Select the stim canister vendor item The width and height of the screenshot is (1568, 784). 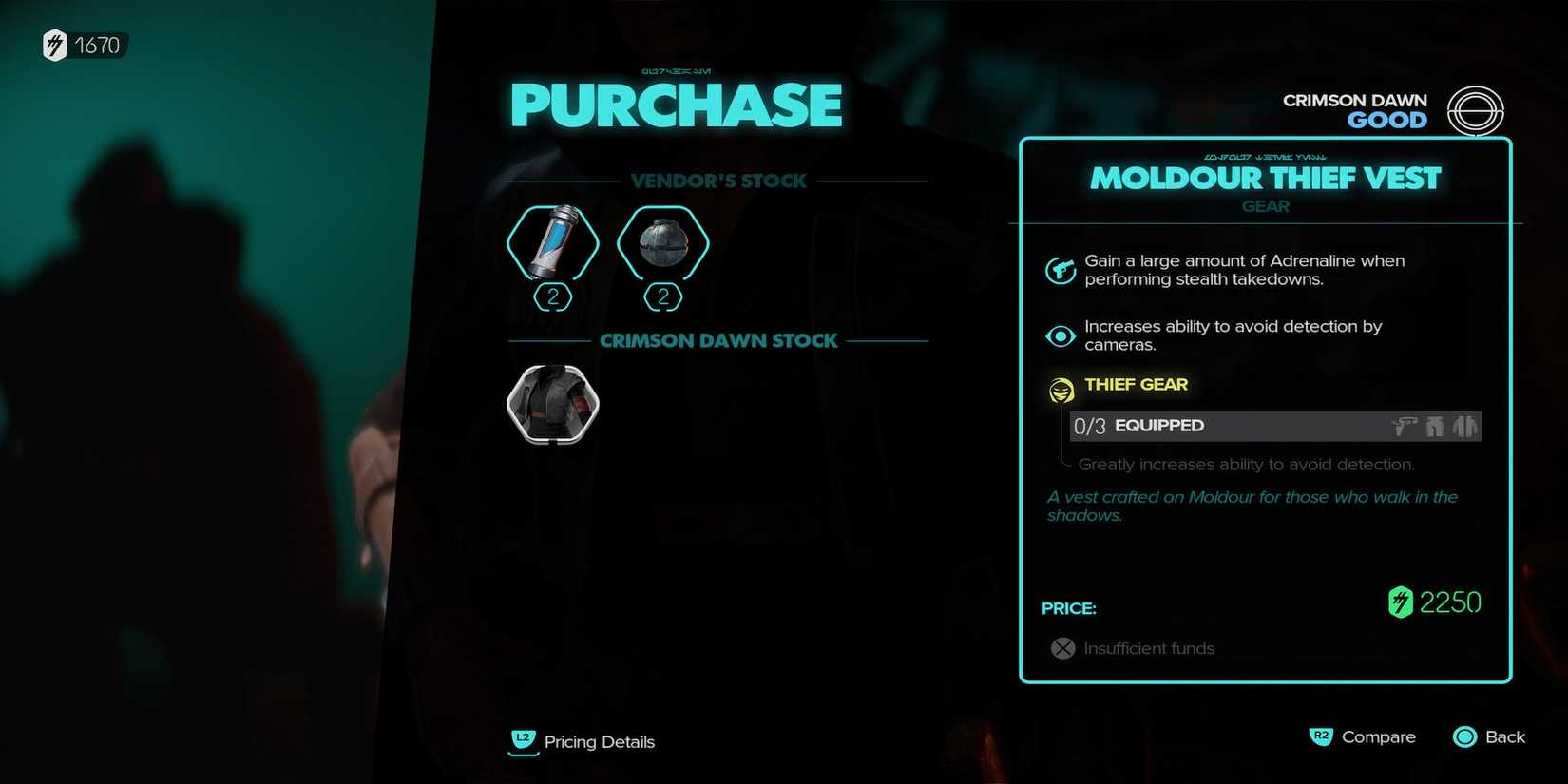[553, 244]
